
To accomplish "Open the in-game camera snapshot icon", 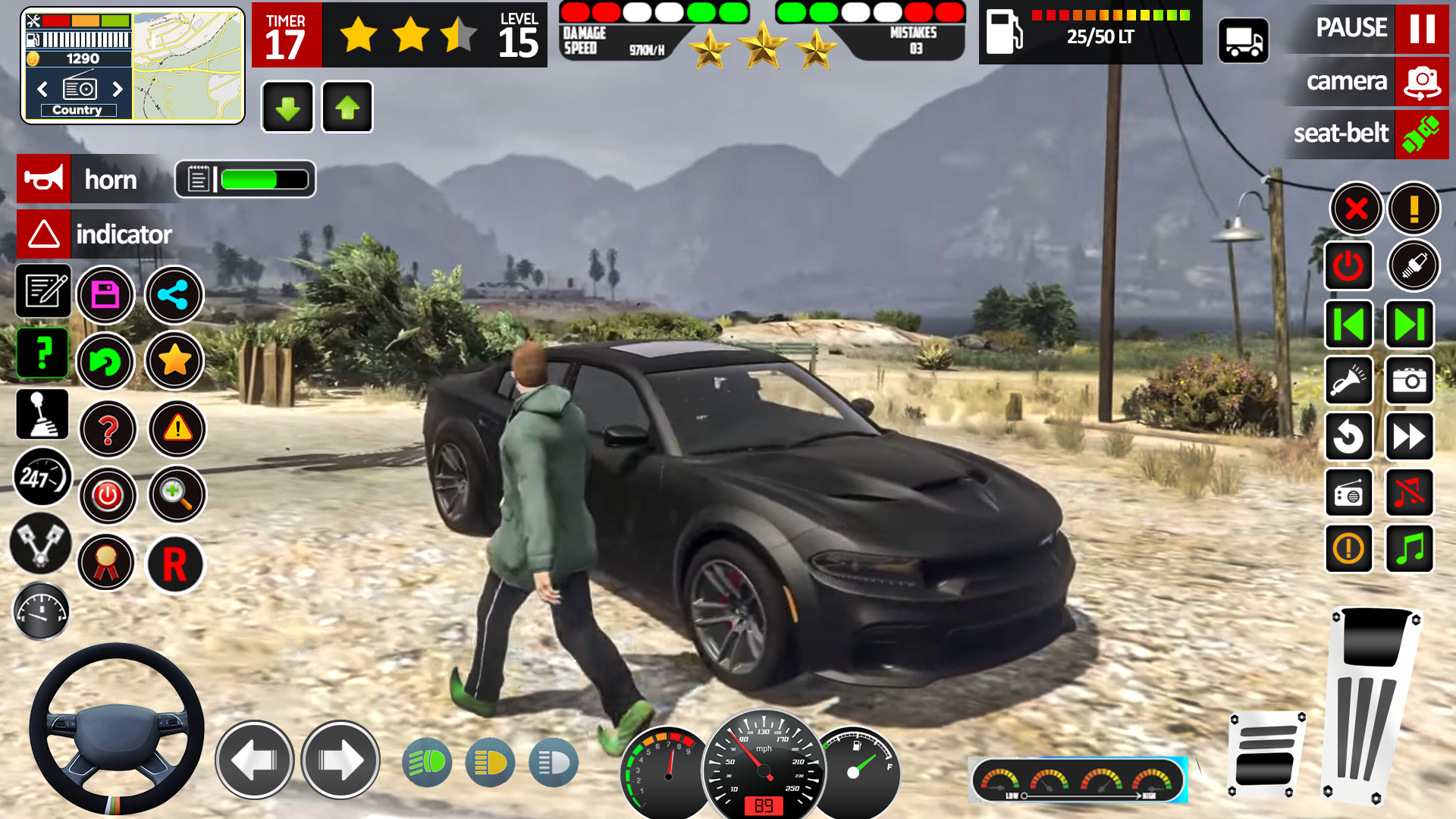I will [x=1409, y=381].
